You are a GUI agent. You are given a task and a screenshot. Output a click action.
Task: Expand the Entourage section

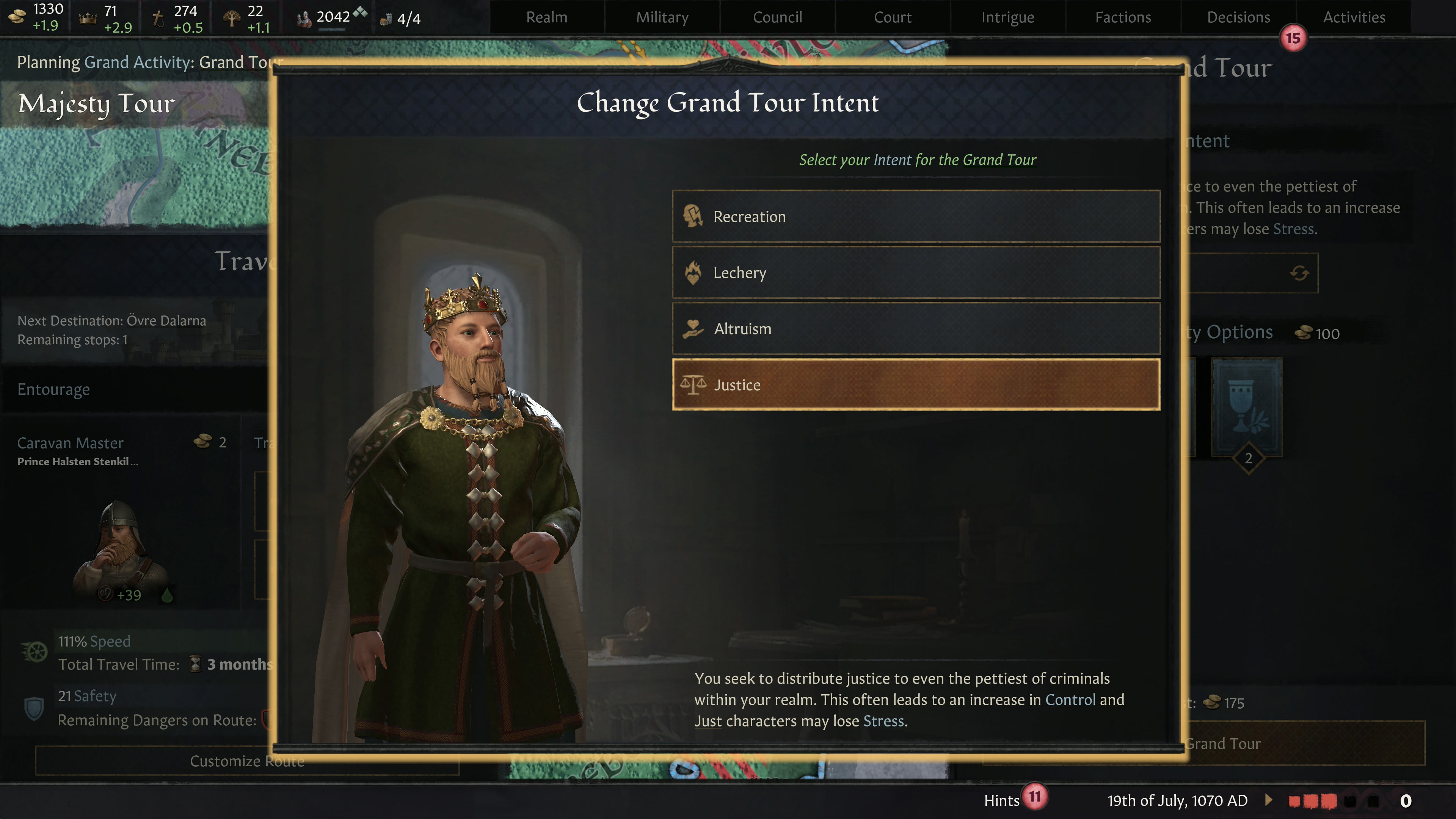click(x=54, y=389)
